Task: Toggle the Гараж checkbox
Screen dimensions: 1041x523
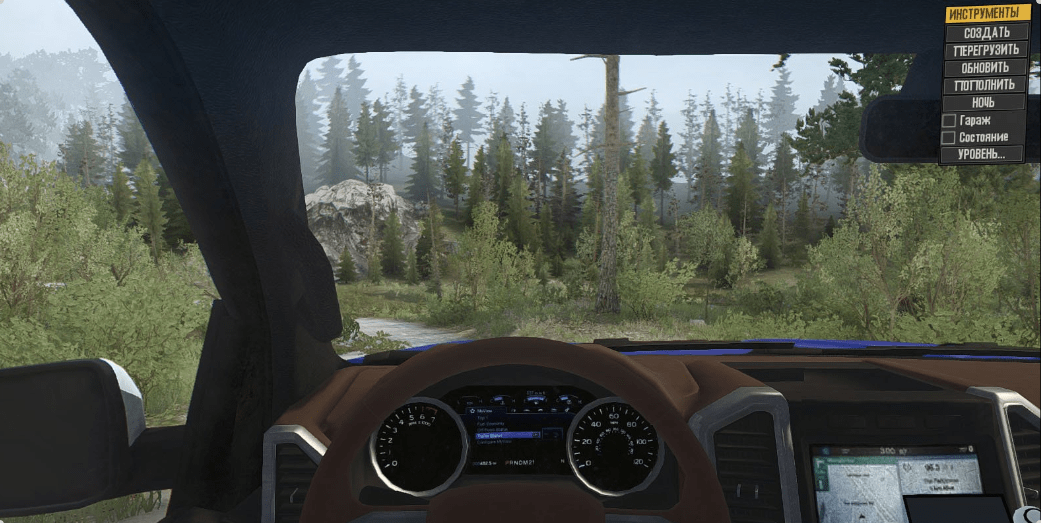Action: point(949,120)
